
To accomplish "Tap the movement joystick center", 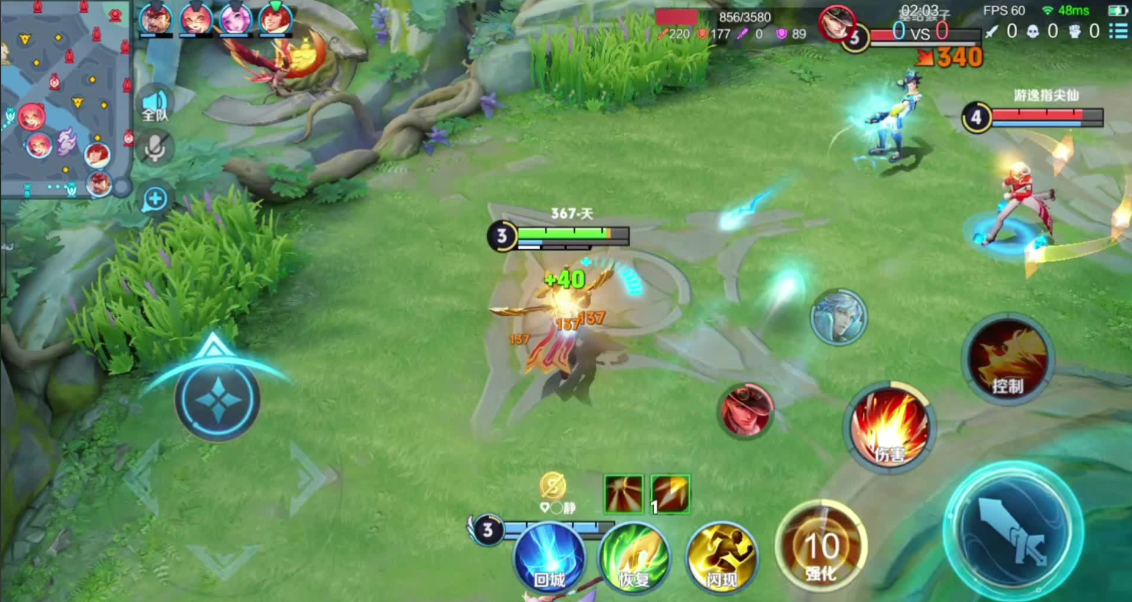I will click(217, 400).
